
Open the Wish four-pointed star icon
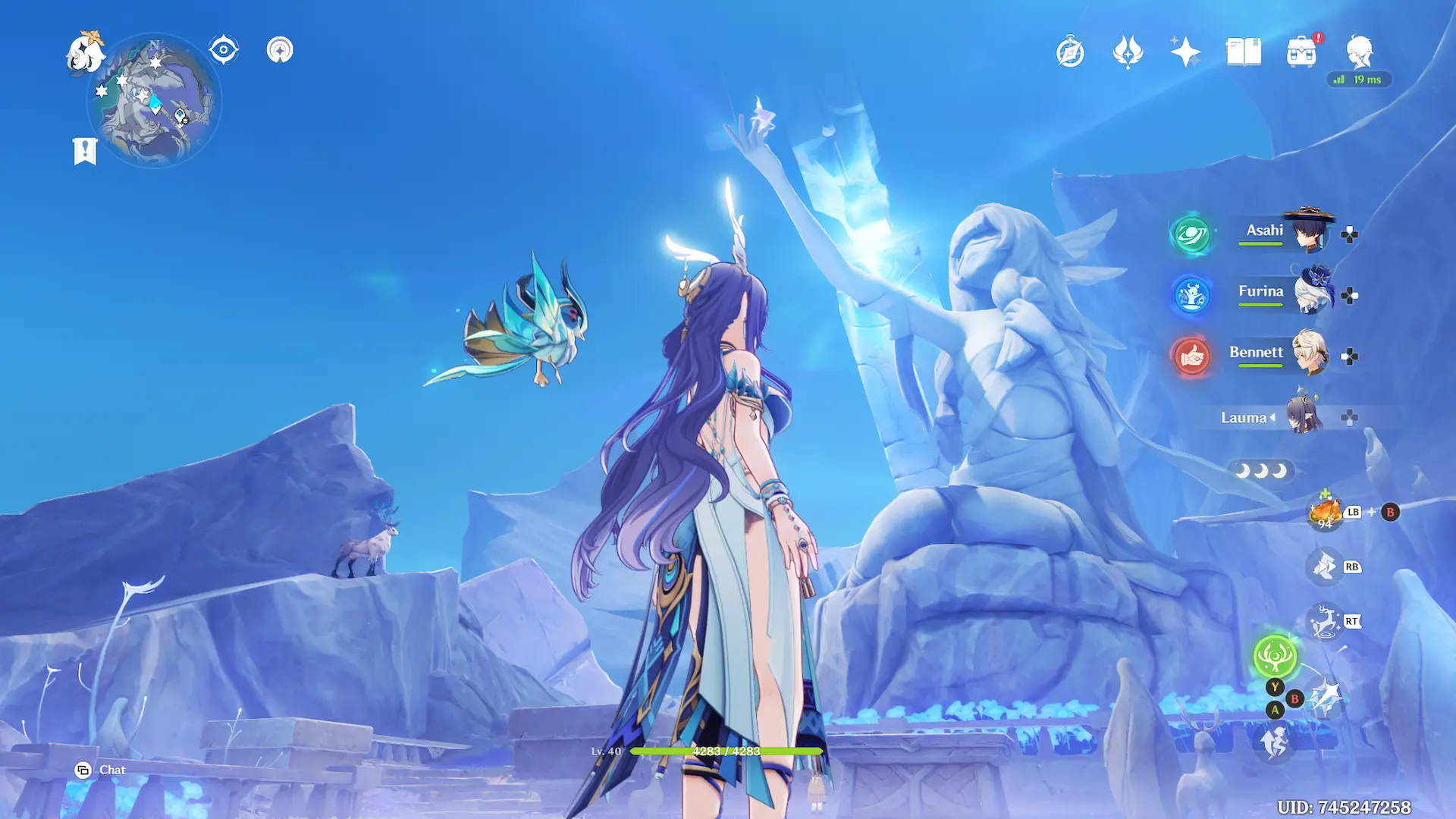point(1185,52)
